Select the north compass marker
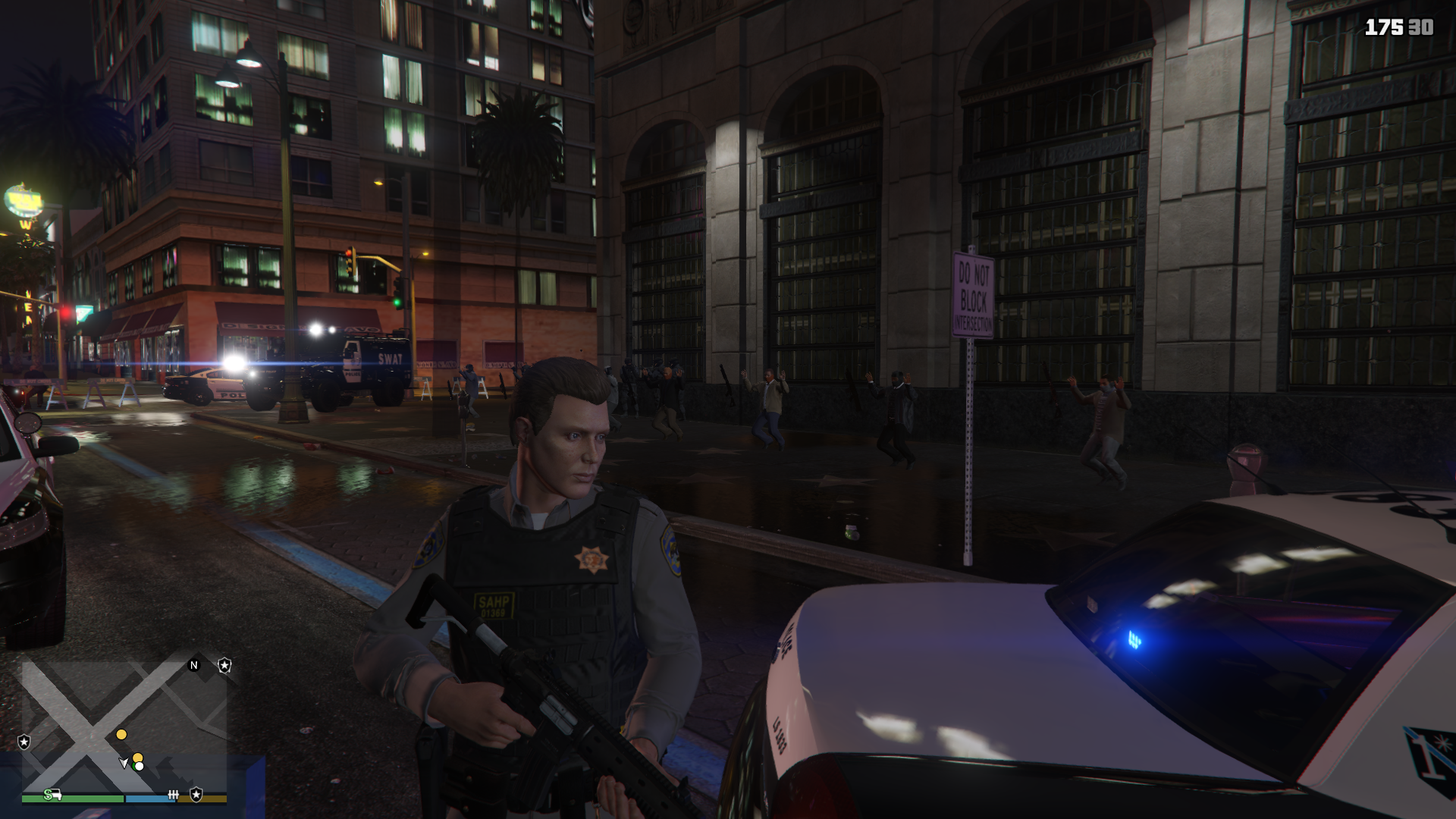 [194, 666]
